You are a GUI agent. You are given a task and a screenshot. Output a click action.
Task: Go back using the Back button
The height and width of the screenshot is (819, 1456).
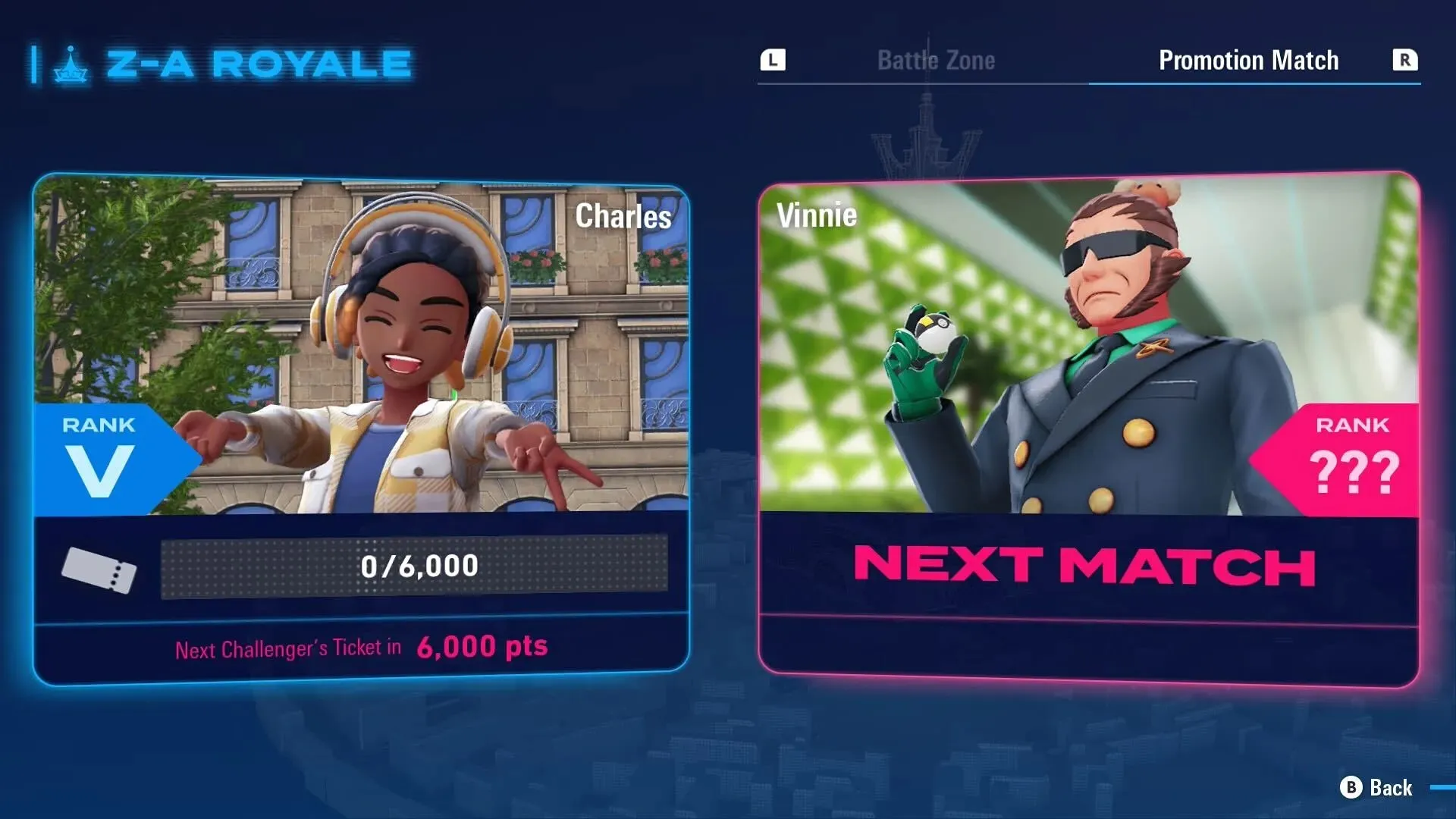pos(1376,788)
